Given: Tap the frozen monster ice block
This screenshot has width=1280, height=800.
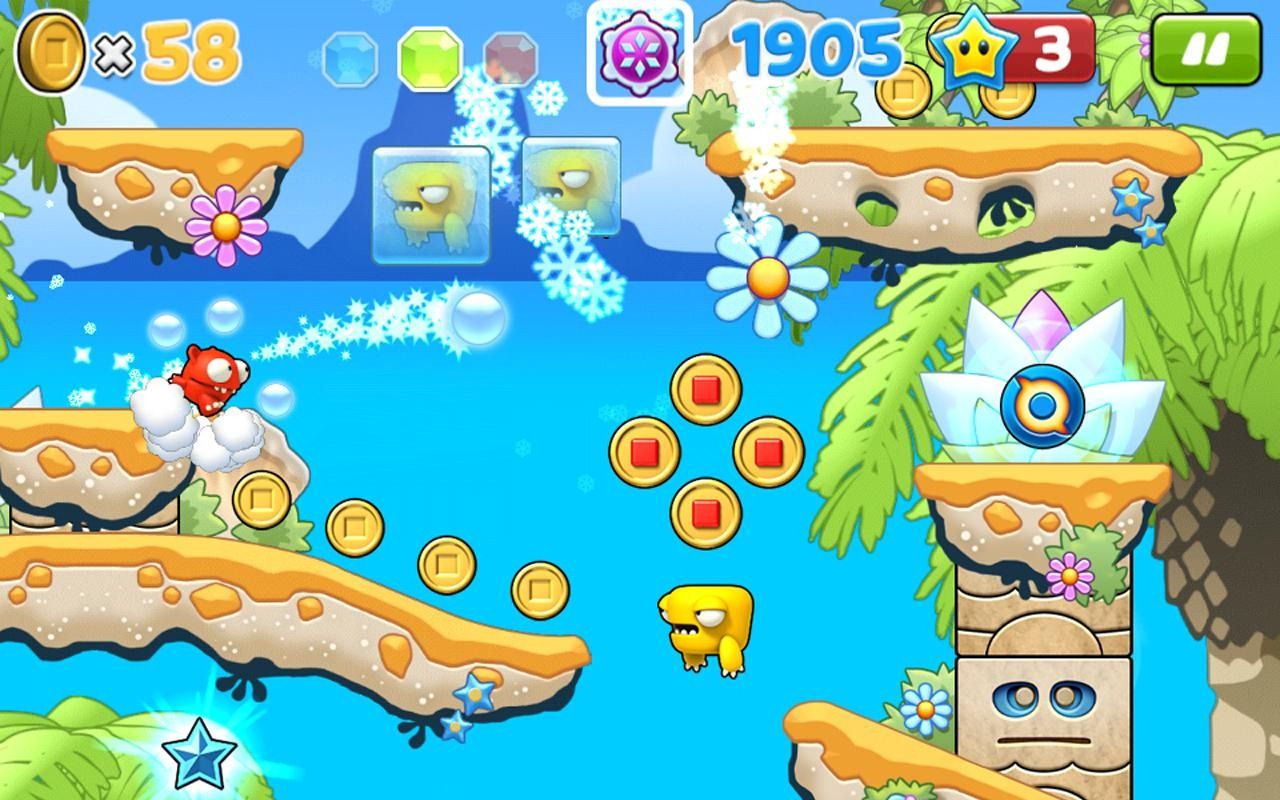Looking at the screenshot, I should tap(430, 200).
